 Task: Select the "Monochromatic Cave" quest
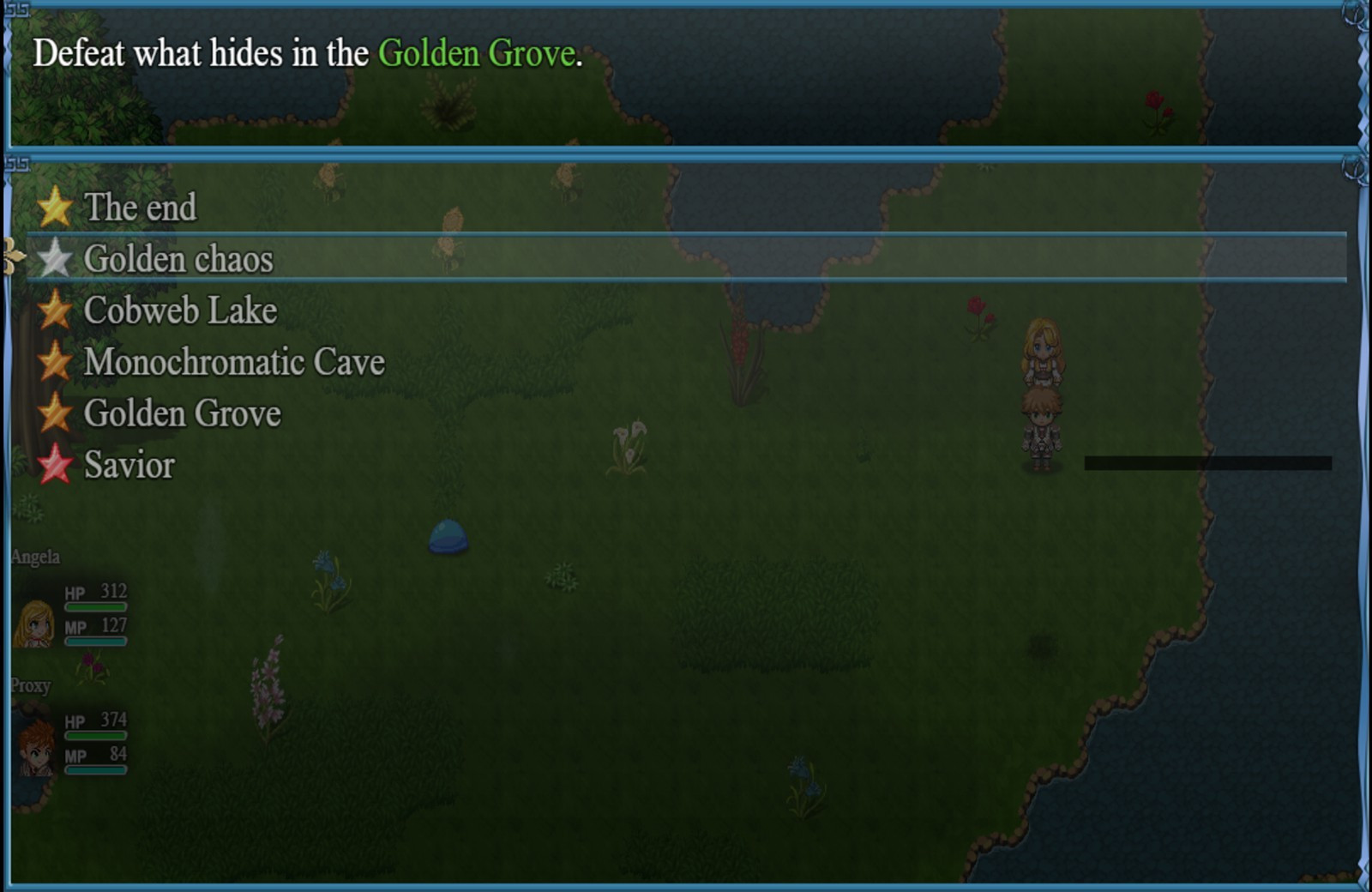tap(234, 362)
